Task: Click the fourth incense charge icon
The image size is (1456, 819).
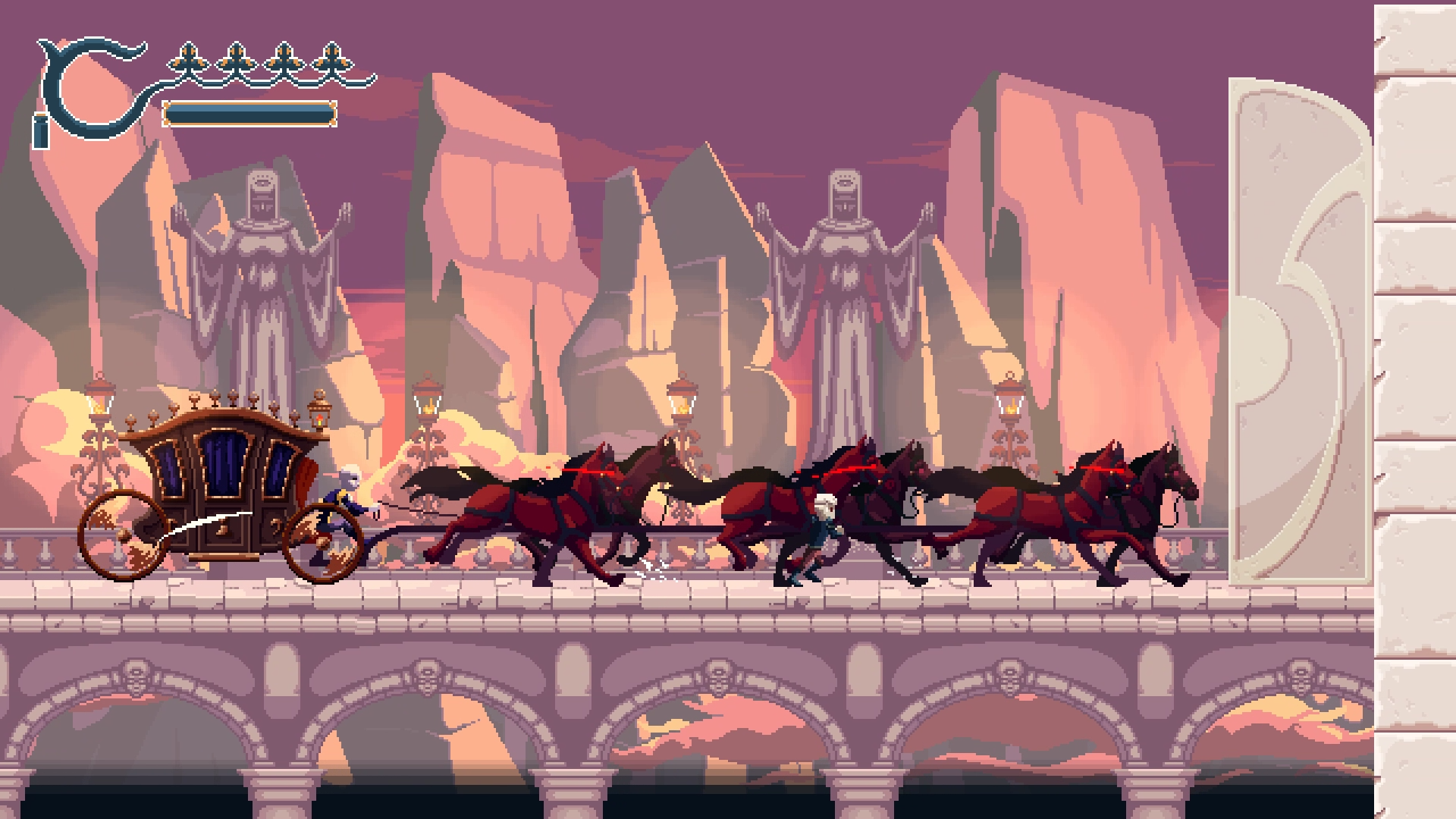Action: (331, 57)
